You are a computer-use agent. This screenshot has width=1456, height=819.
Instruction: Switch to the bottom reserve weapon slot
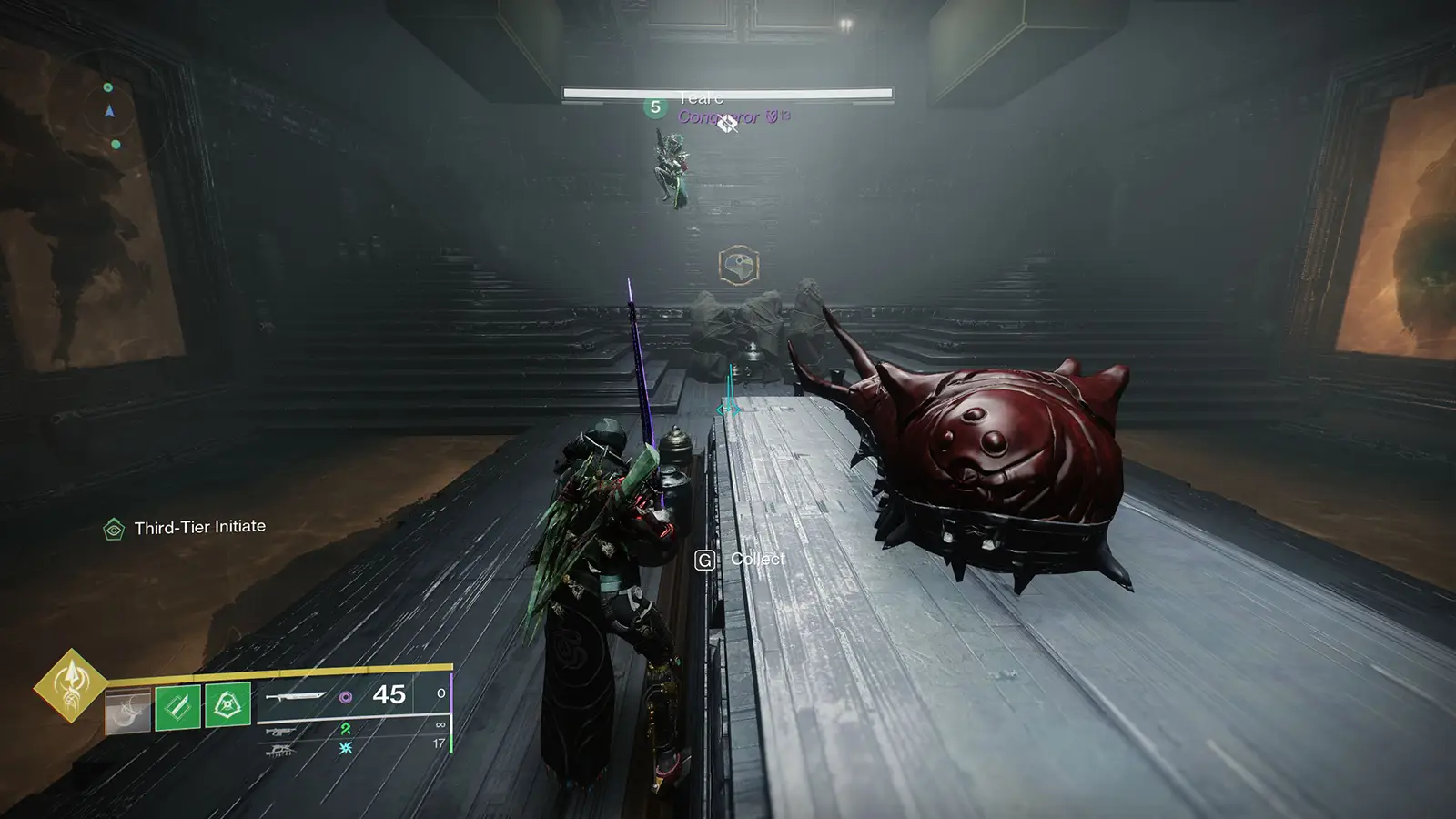pos(279,749)
